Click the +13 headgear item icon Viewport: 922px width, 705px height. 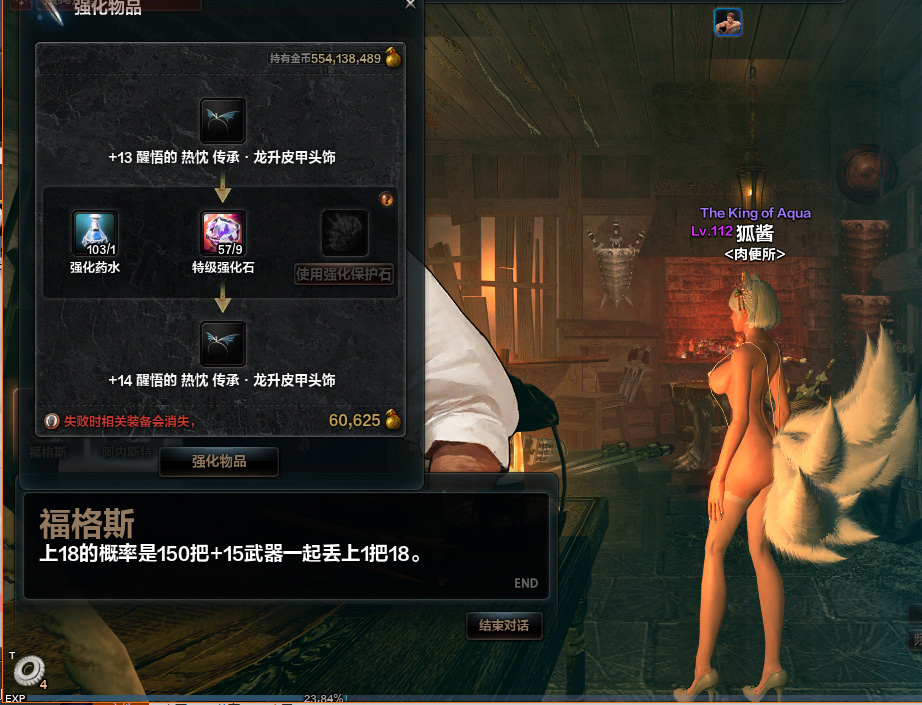pos(222,121)
